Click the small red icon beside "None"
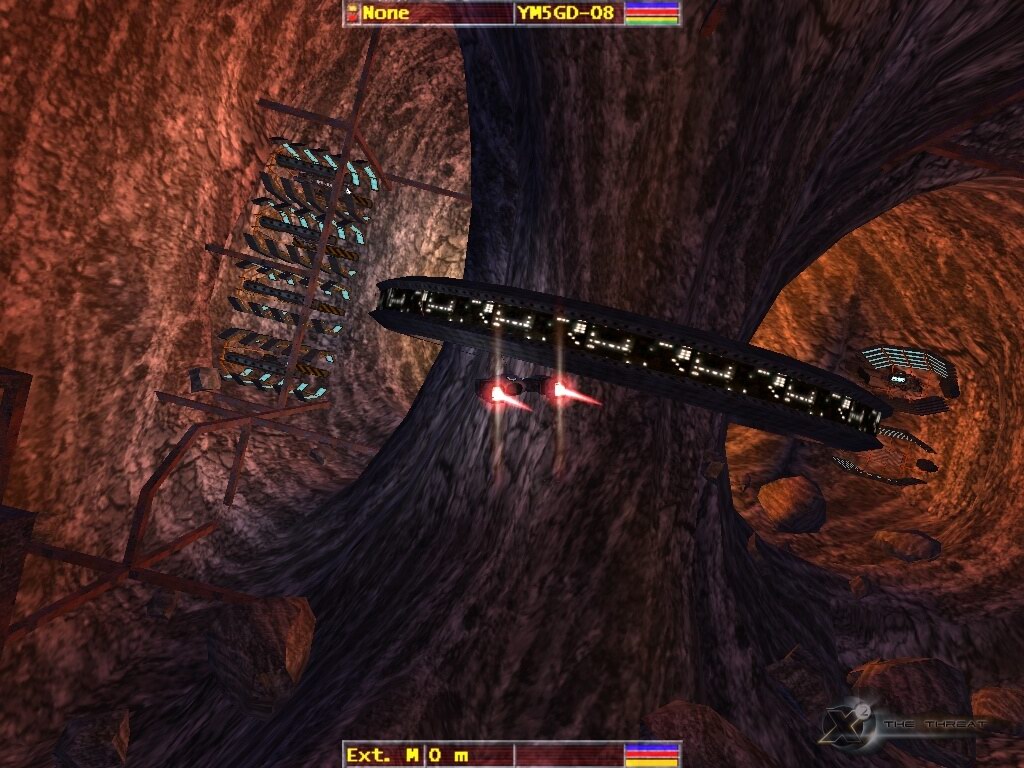This screenshot has height=768, width=1024. coord(352,13)
